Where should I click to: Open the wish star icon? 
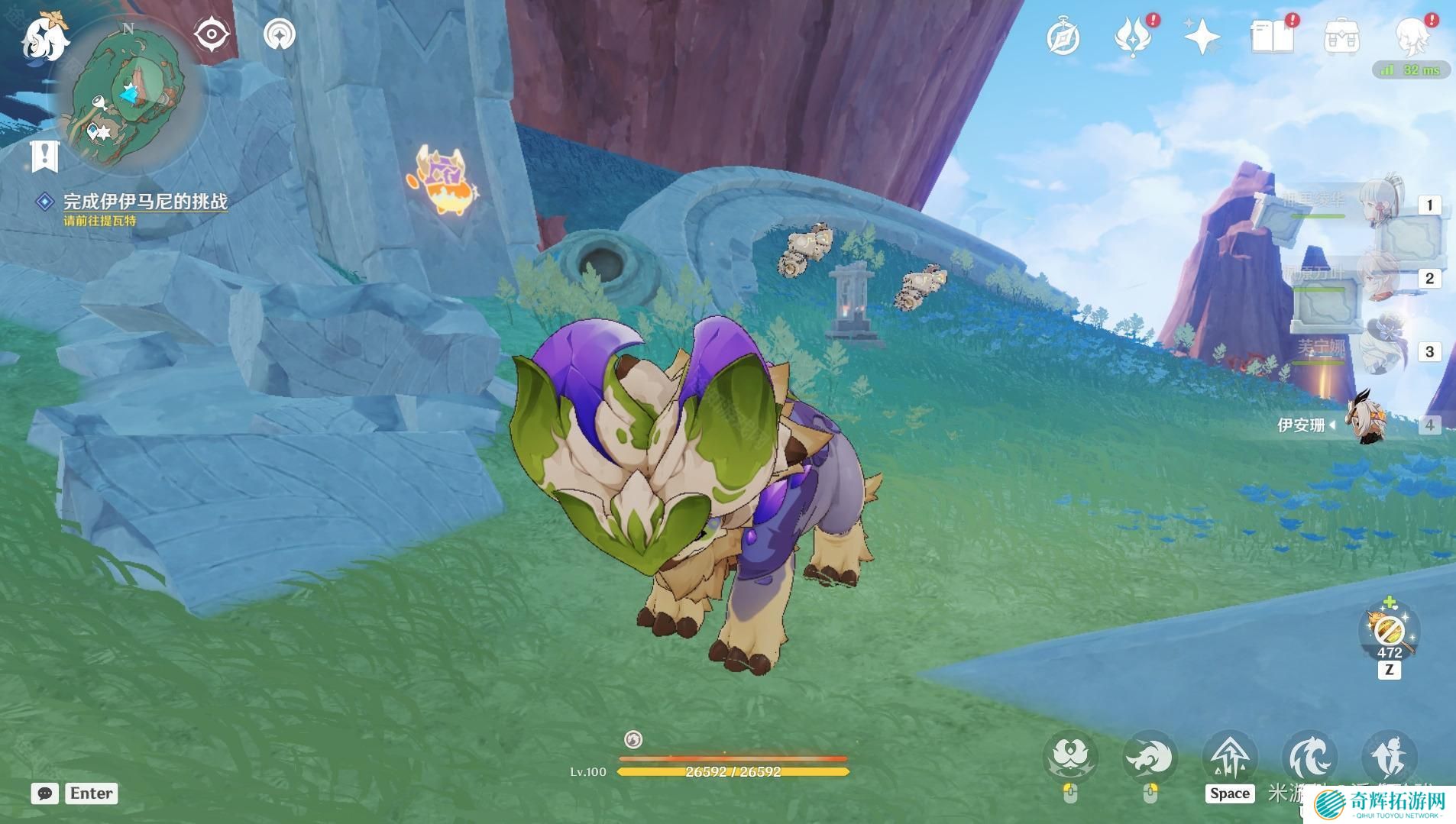point(1202,37)
